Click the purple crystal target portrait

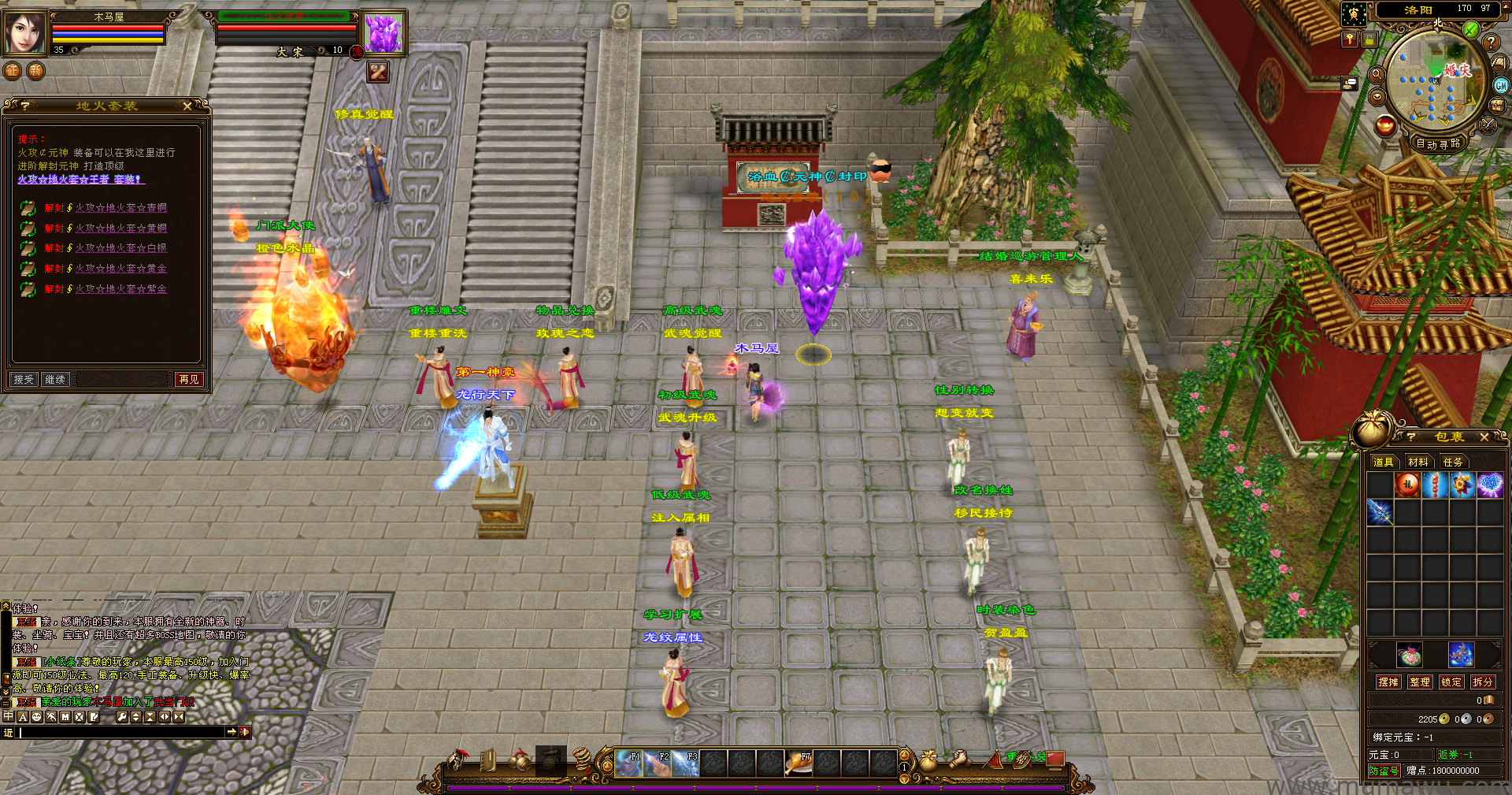pyautogui.click(x=384, y=33)
